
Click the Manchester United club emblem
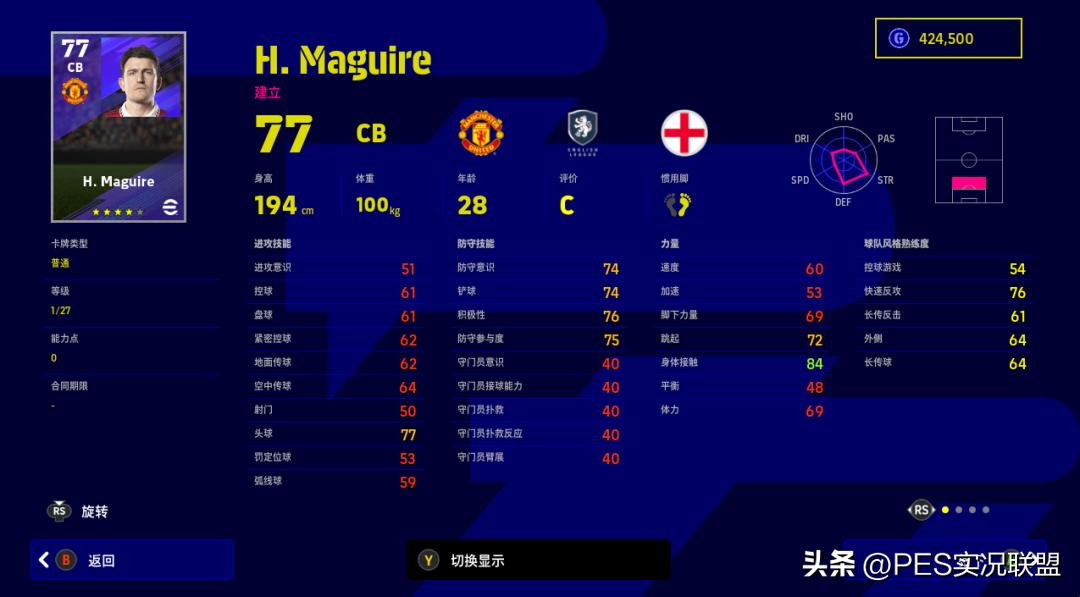pyautogui.click(x=480, y=133)
